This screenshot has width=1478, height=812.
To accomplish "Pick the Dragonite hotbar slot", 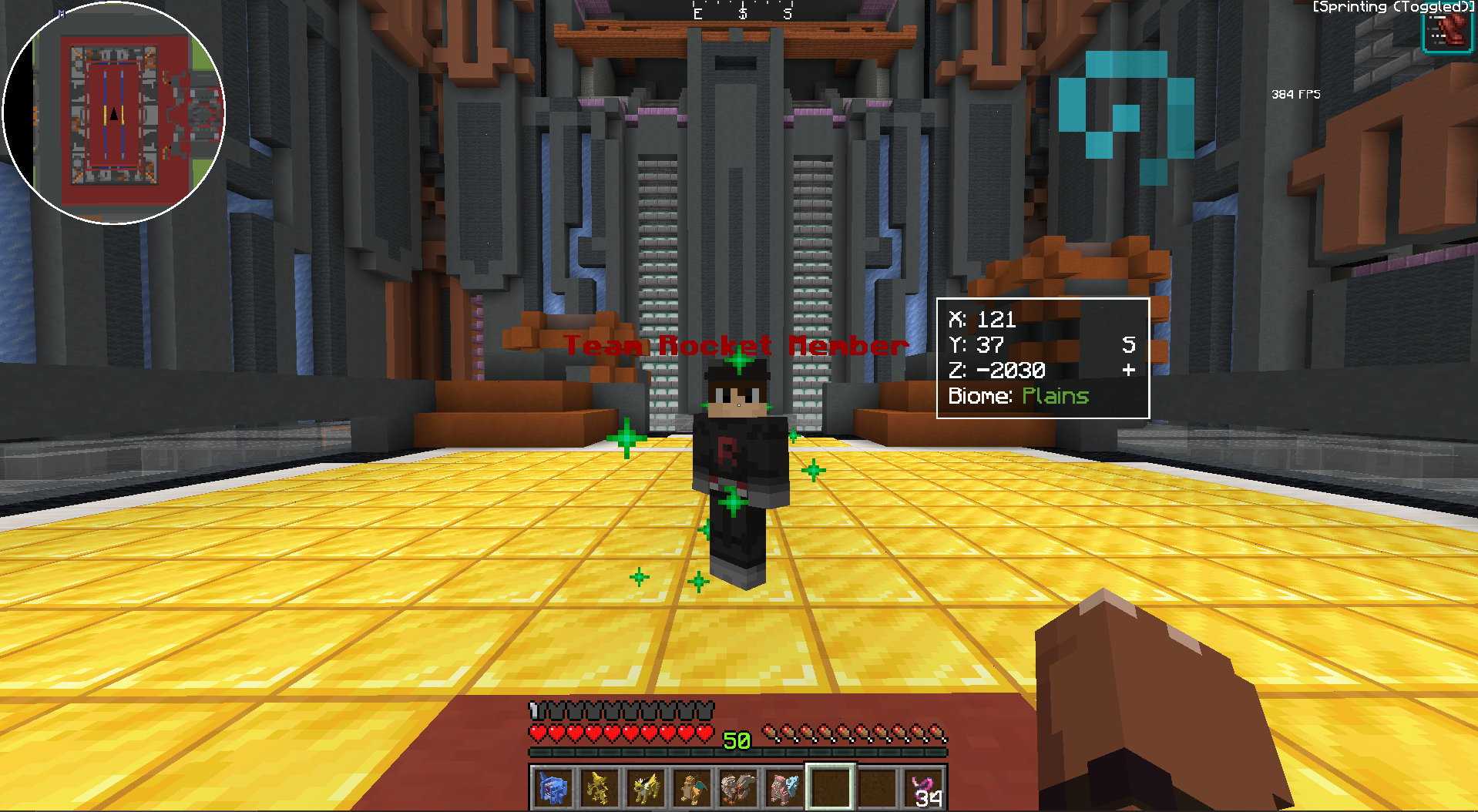I will [x=691, y=787].
